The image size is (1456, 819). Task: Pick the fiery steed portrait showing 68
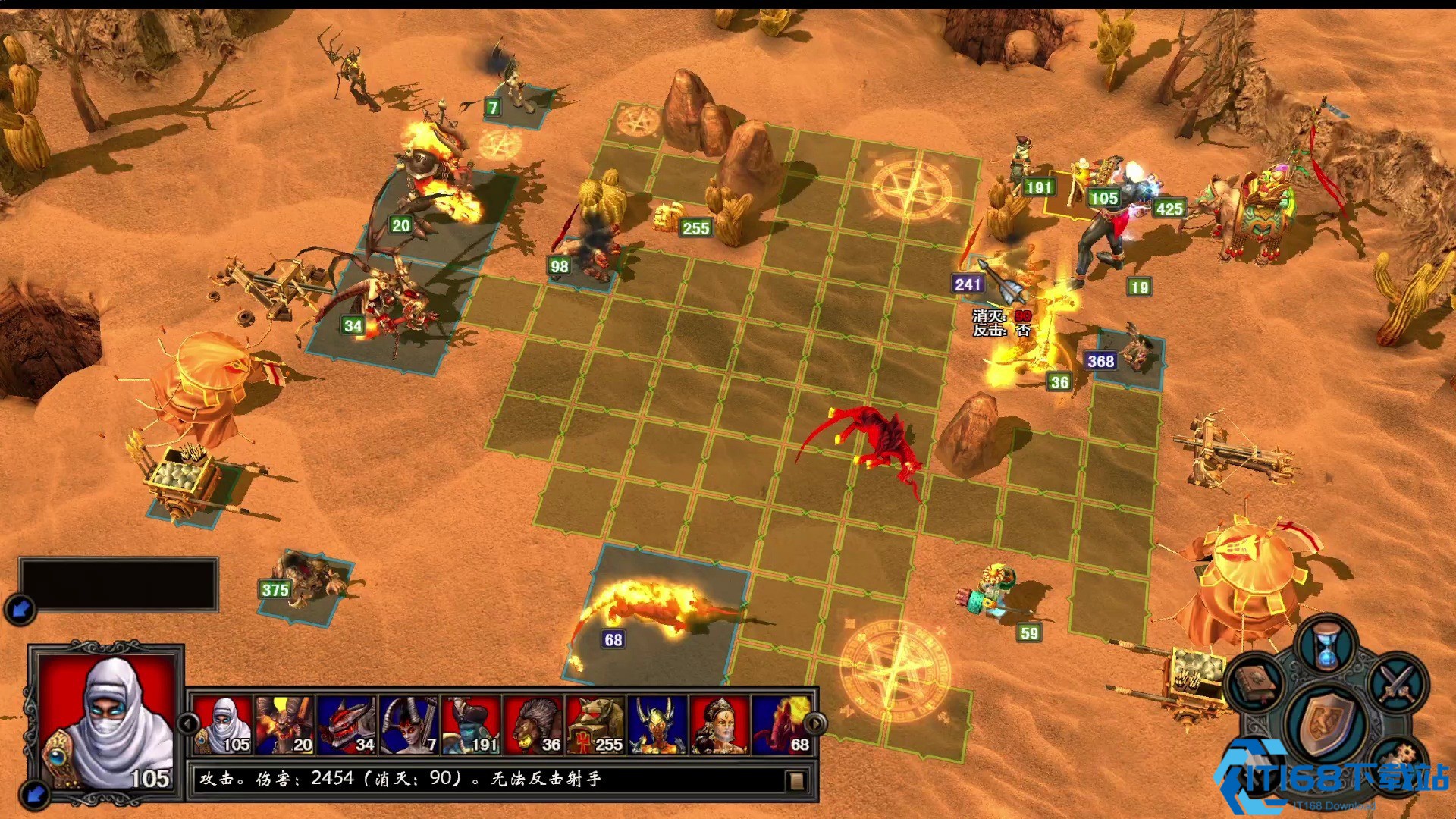point(782,725)
